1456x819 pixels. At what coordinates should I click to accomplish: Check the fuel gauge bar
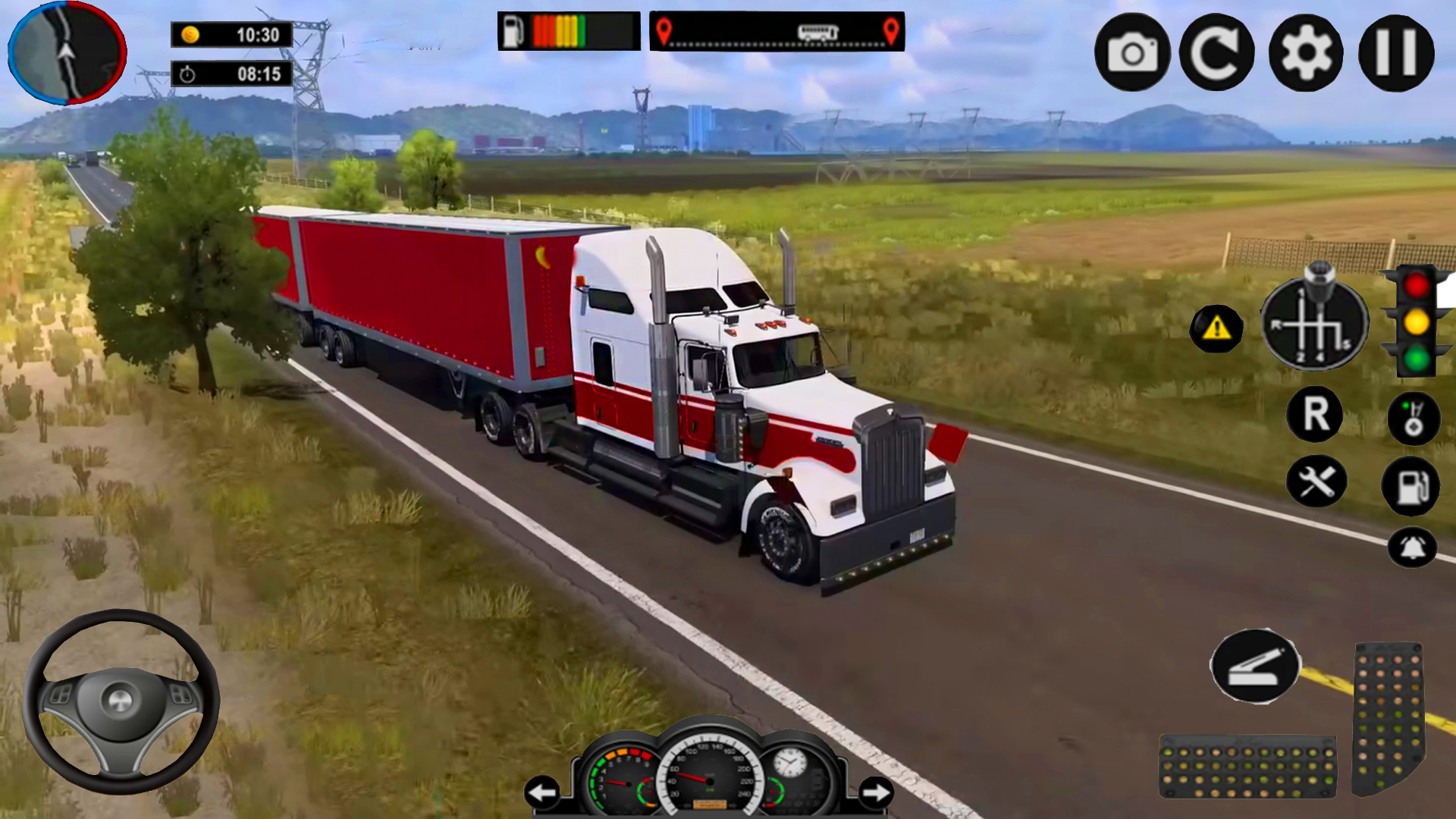coord(565,30)
